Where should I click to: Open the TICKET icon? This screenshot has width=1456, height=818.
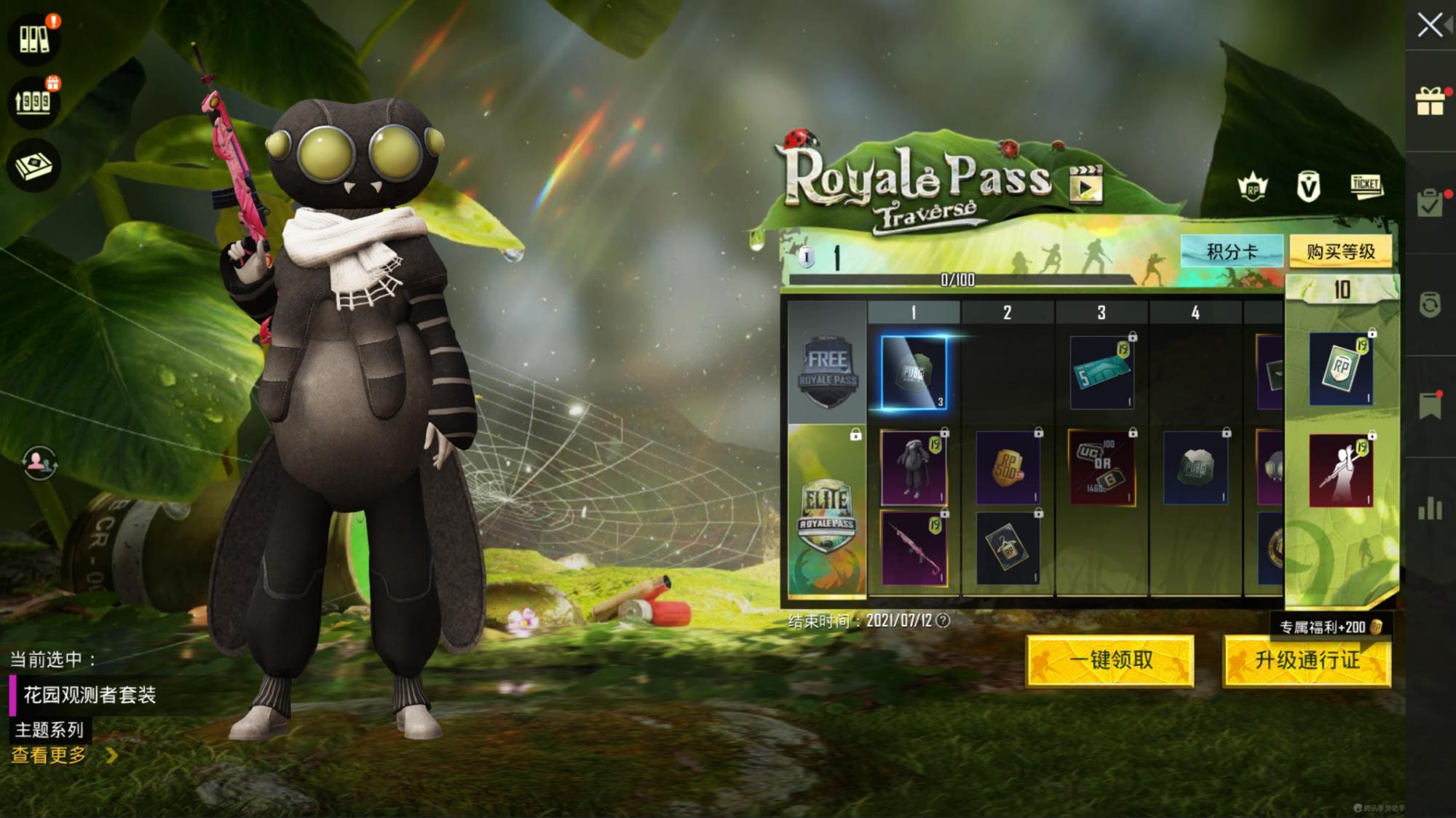pyautogui.click(x=1366, y=186)
